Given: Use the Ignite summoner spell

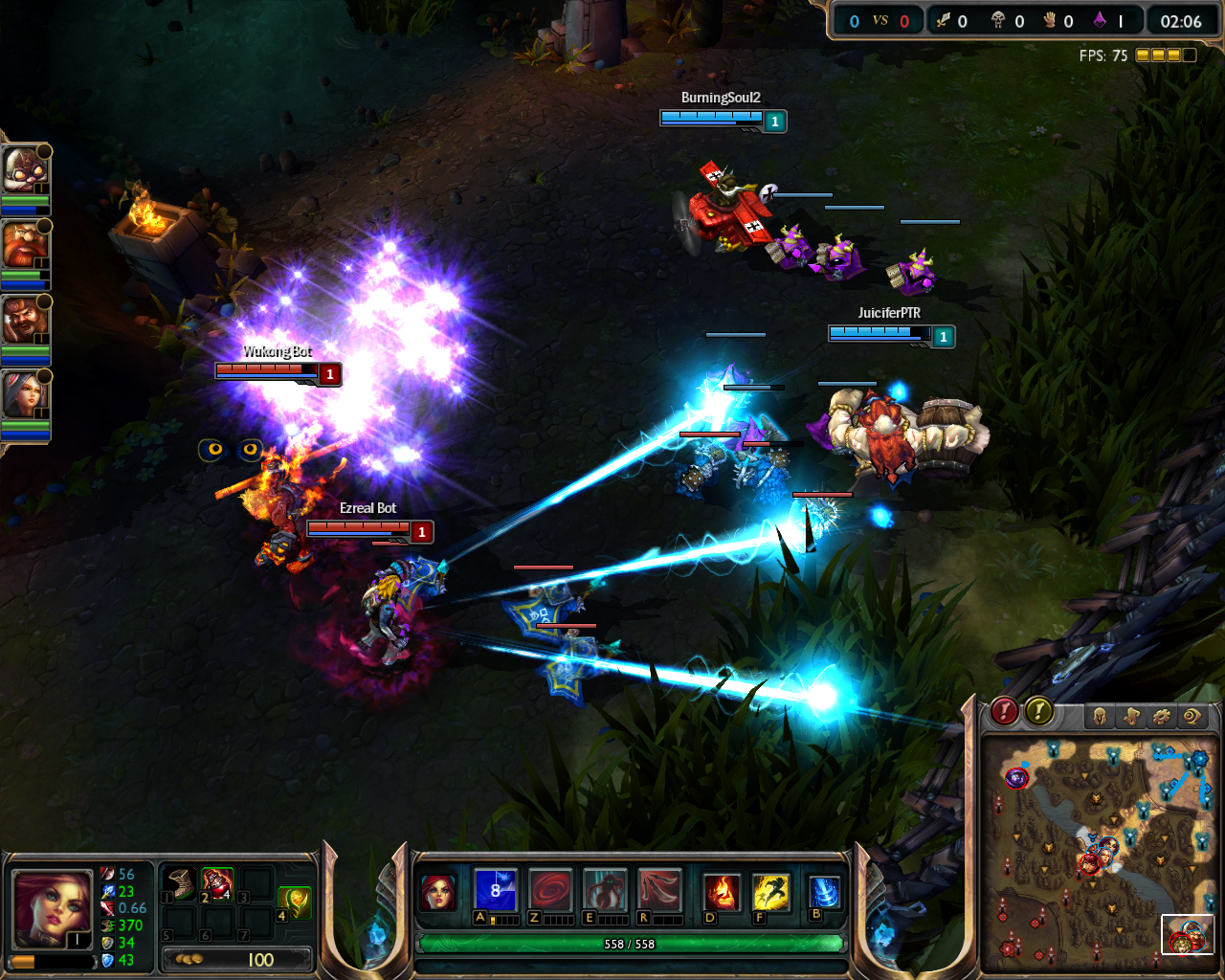Looking at the screenshot, I should coord(721,891).
